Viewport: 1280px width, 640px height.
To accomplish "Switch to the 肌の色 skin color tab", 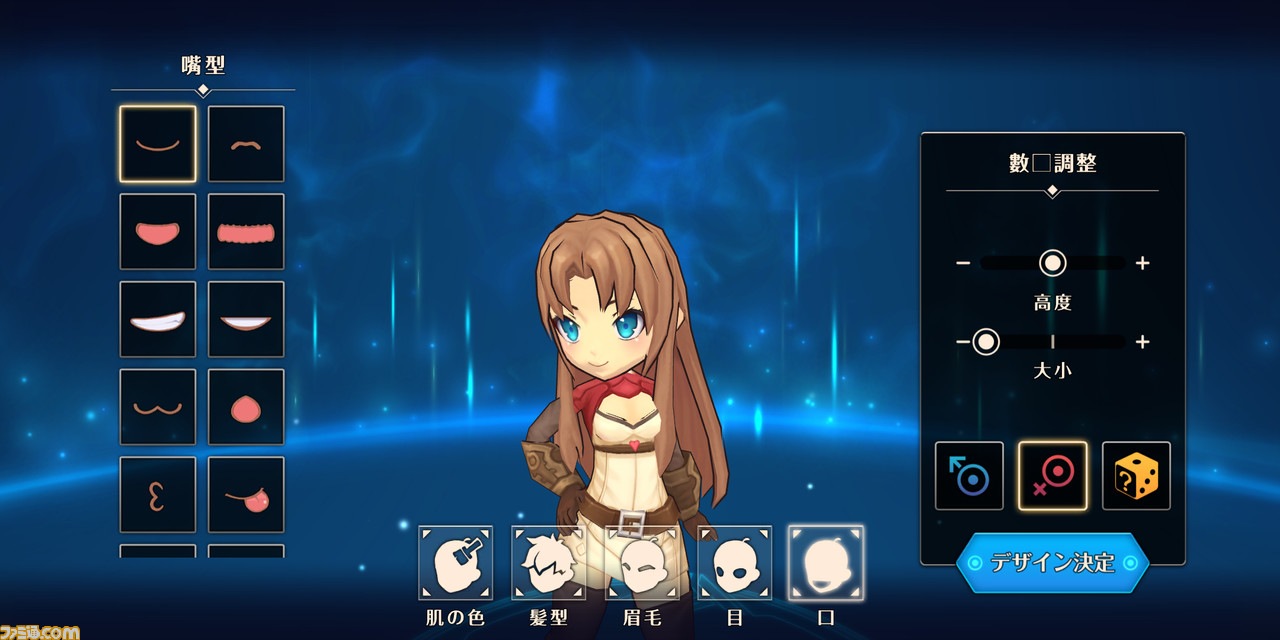I will pyautogui.click(x=456, y=563).
